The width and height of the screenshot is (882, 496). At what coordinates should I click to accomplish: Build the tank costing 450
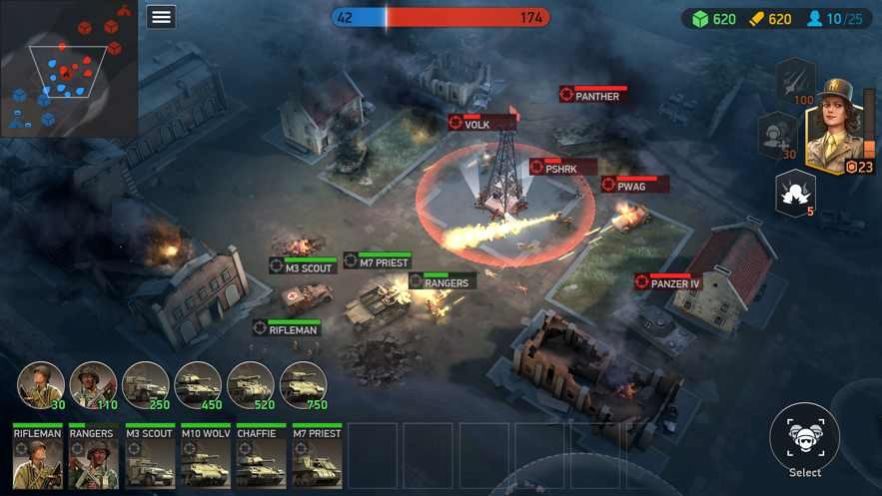(198, 384)
